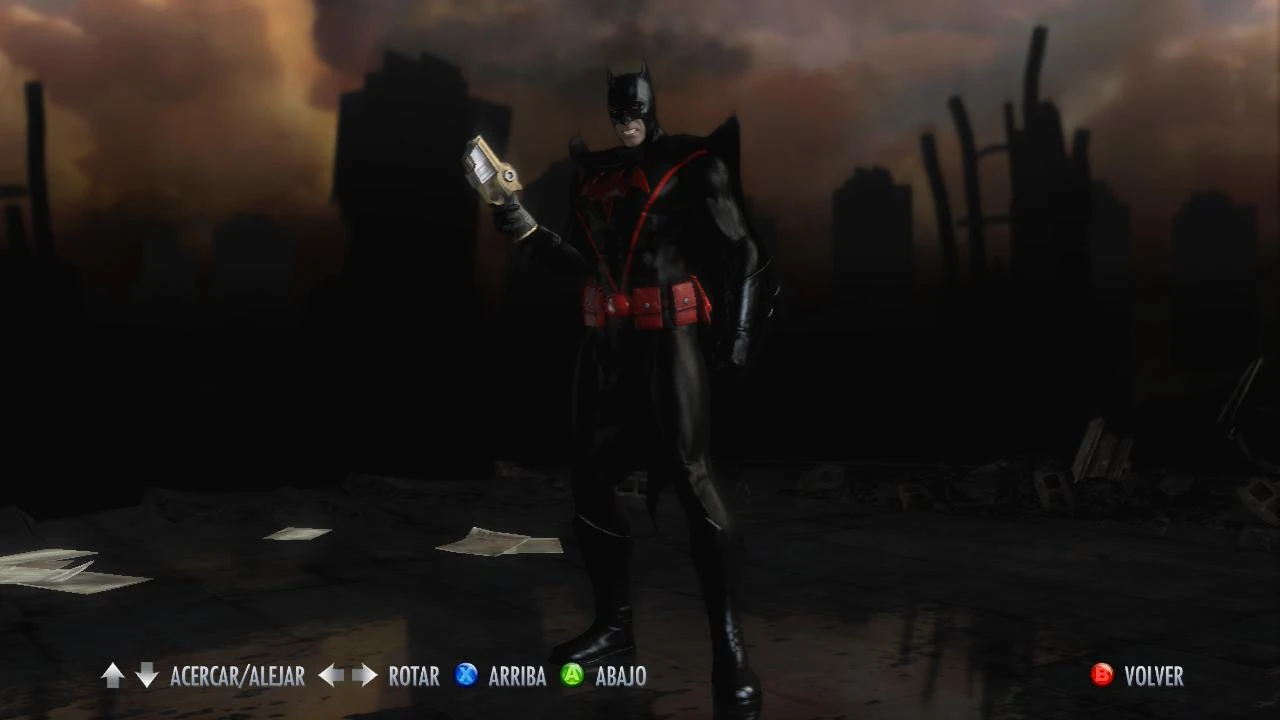This screenshot has width=1280, height=720.
Task: Select the right arrow to rotate the model
Action: tap(363, 676)
